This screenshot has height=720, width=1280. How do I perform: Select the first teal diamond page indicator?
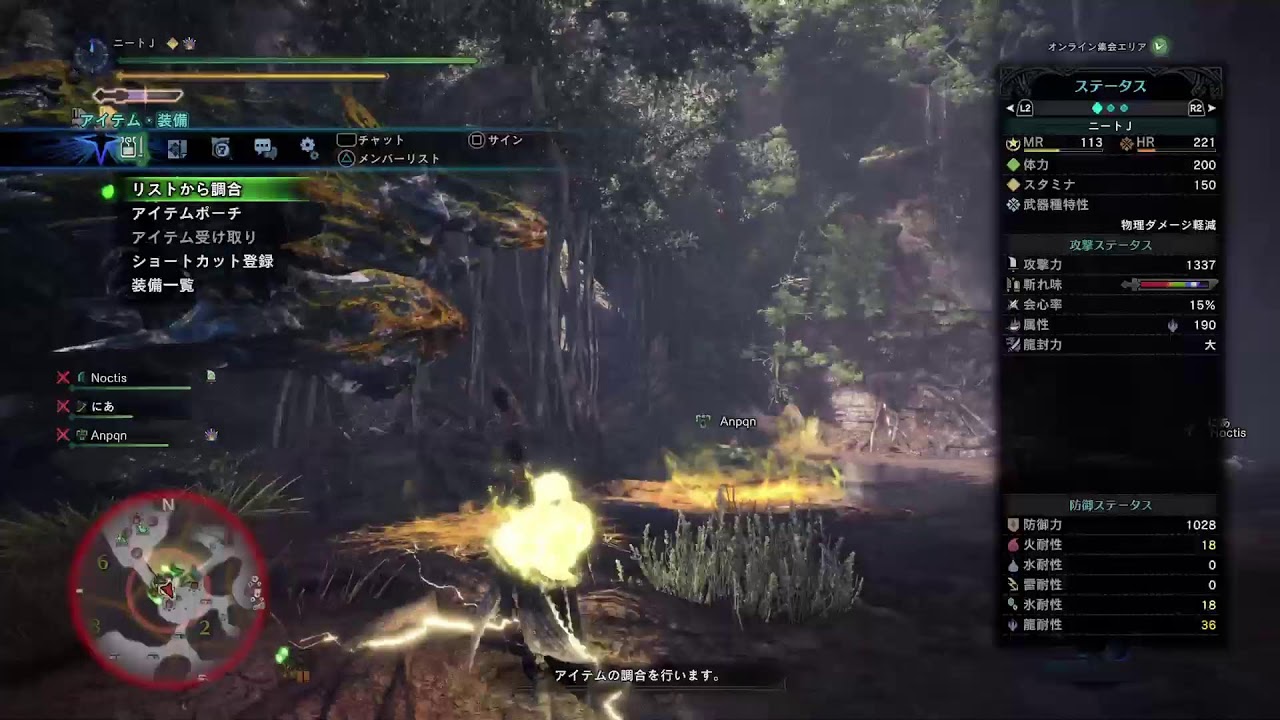pos(1097,107)
